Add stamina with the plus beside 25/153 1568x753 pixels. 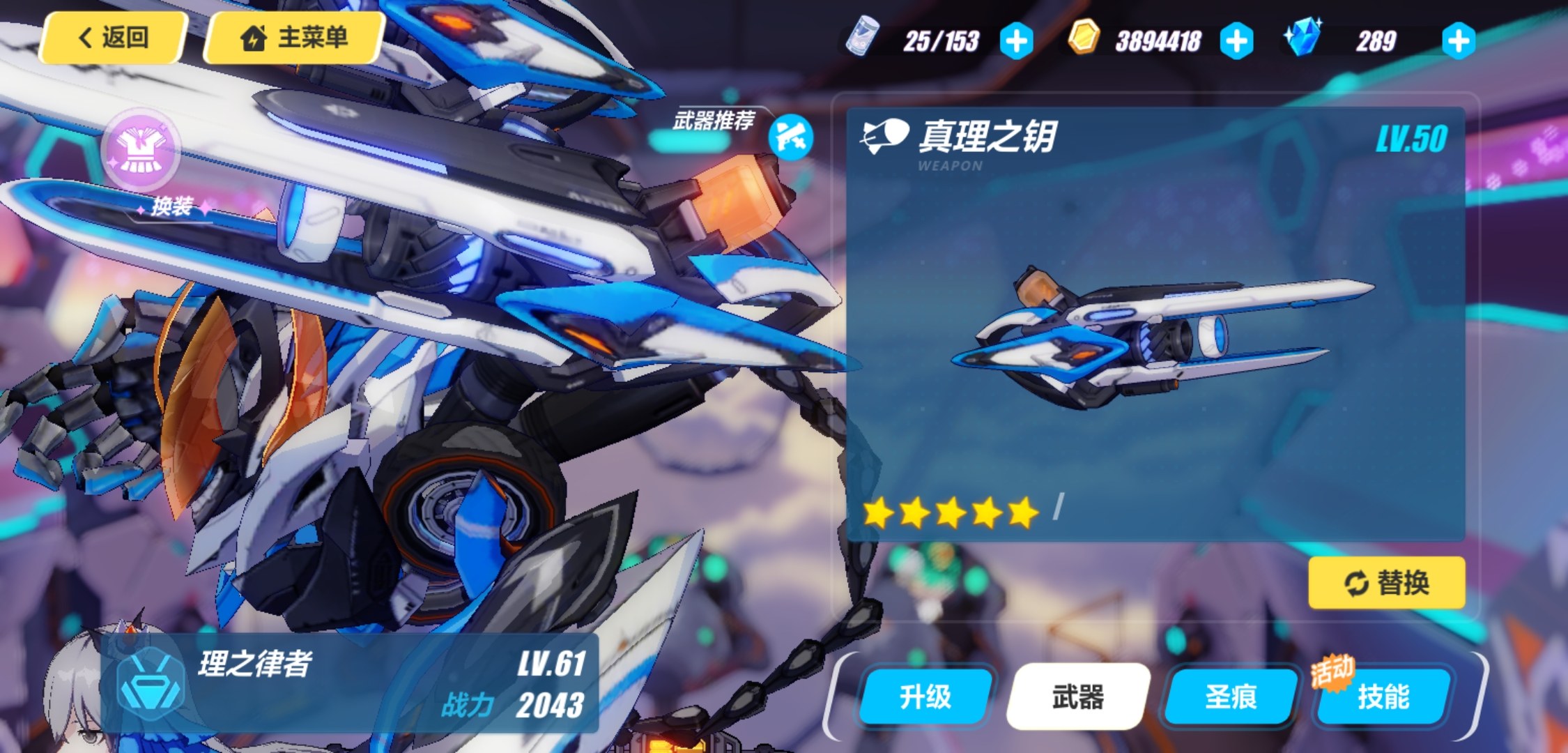click(1016, 41)
